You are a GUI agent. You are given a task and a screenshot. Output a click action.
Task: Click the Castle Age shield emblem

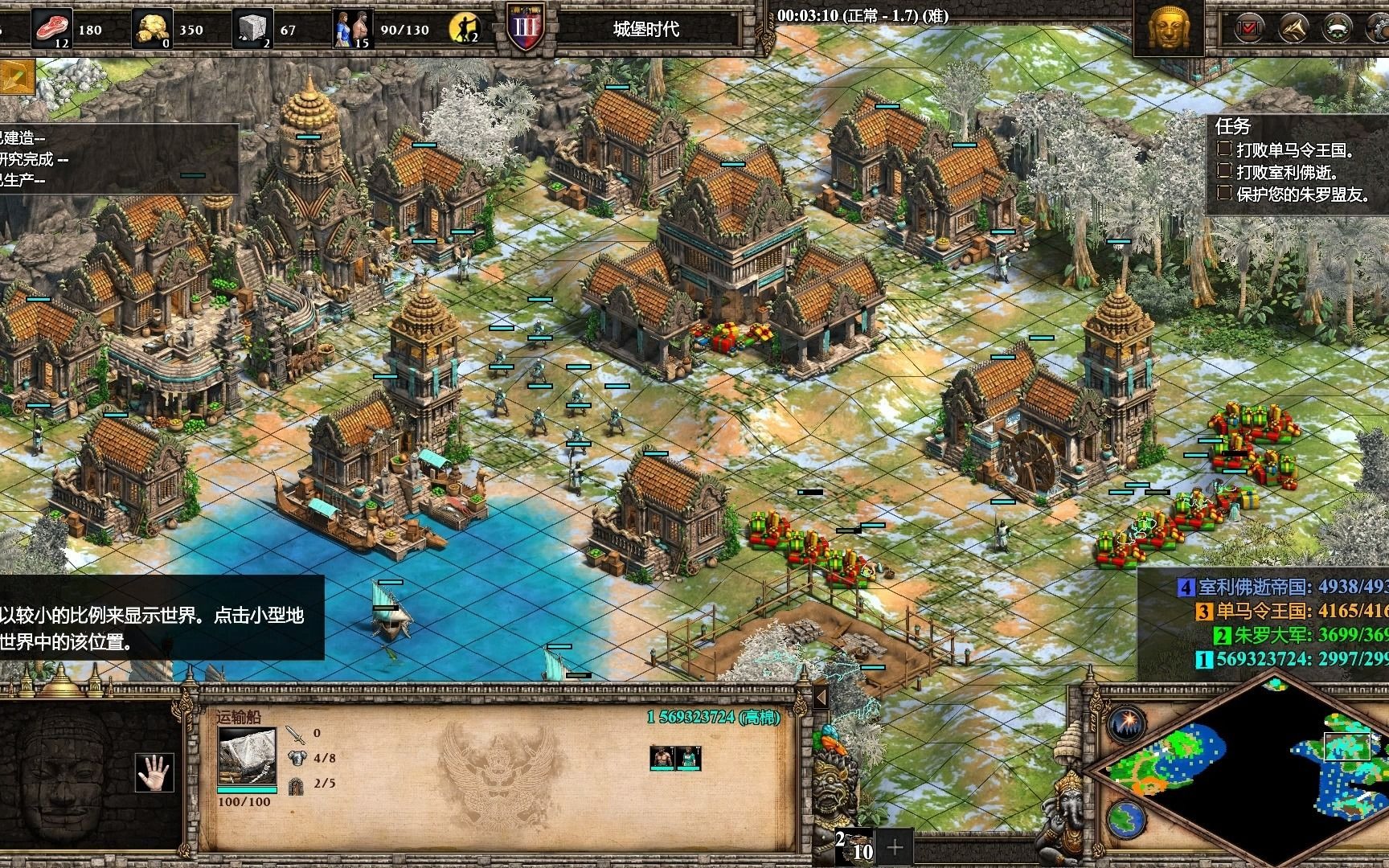(527, 27)
